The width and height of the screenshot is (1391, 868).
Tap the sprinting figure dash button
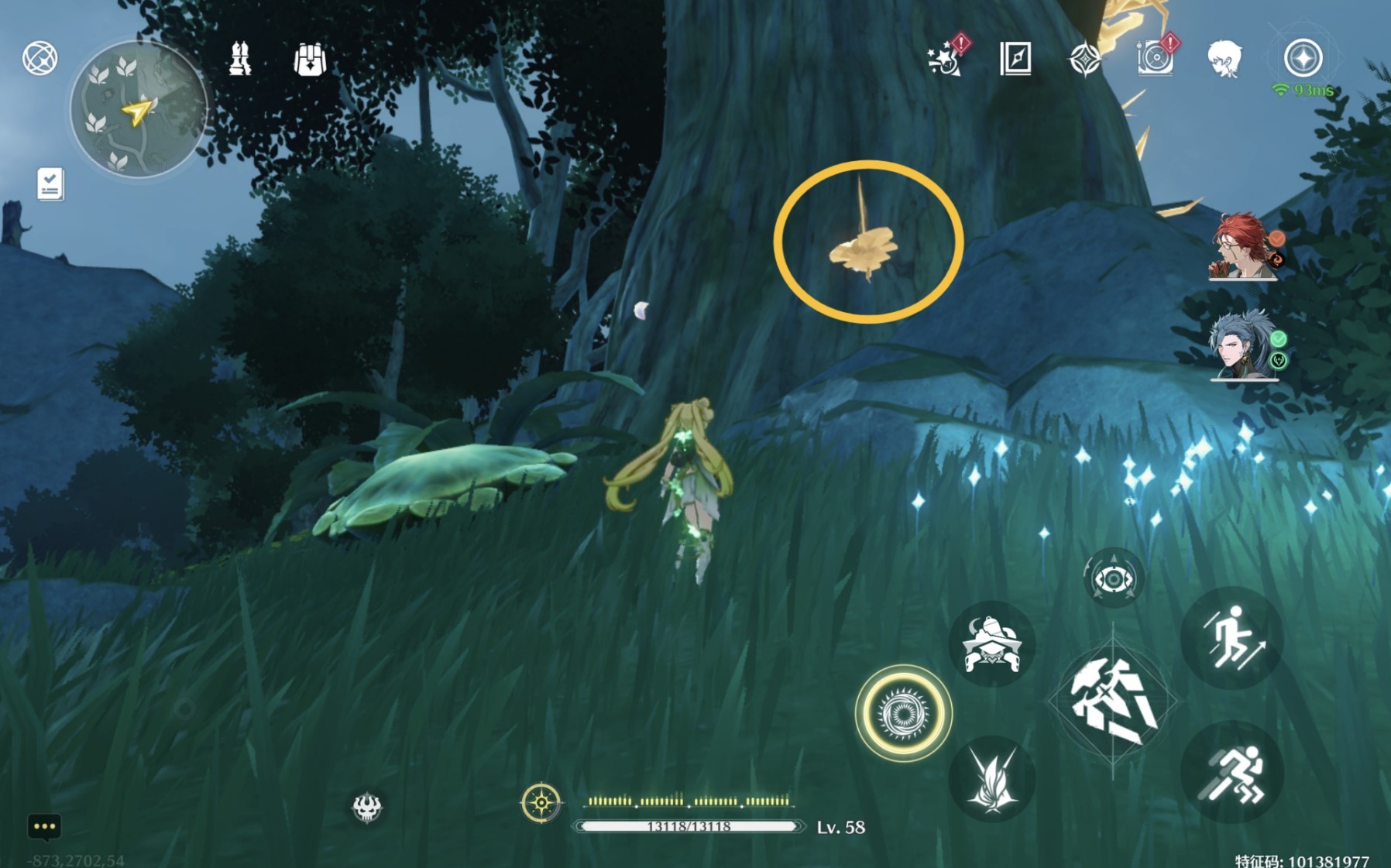1231,772
